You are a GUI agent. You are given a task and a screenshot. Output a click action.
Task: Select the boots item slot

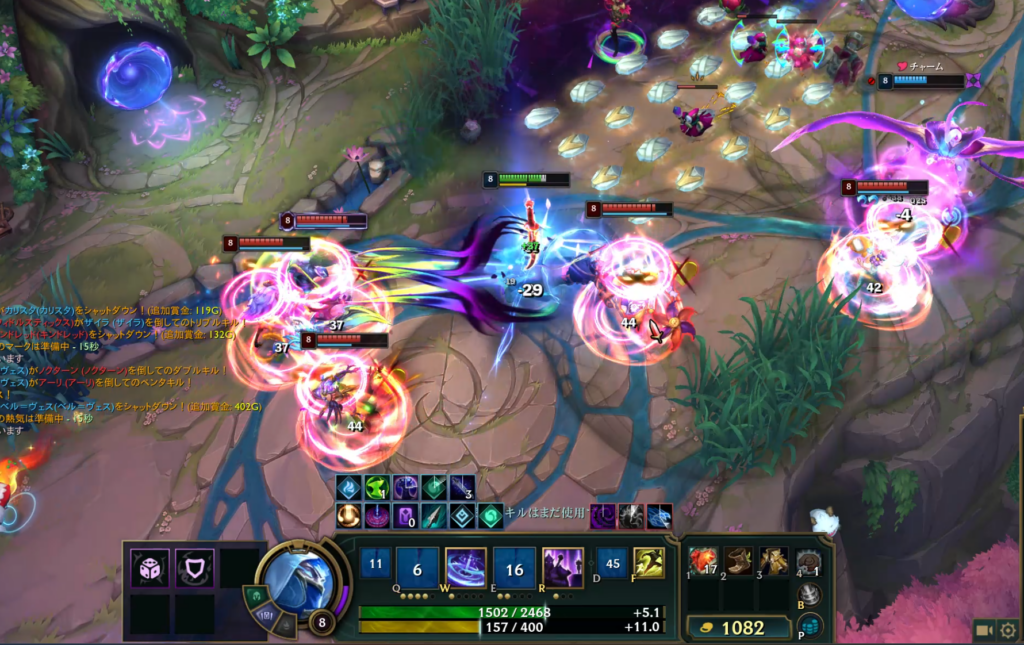[739, 561]
